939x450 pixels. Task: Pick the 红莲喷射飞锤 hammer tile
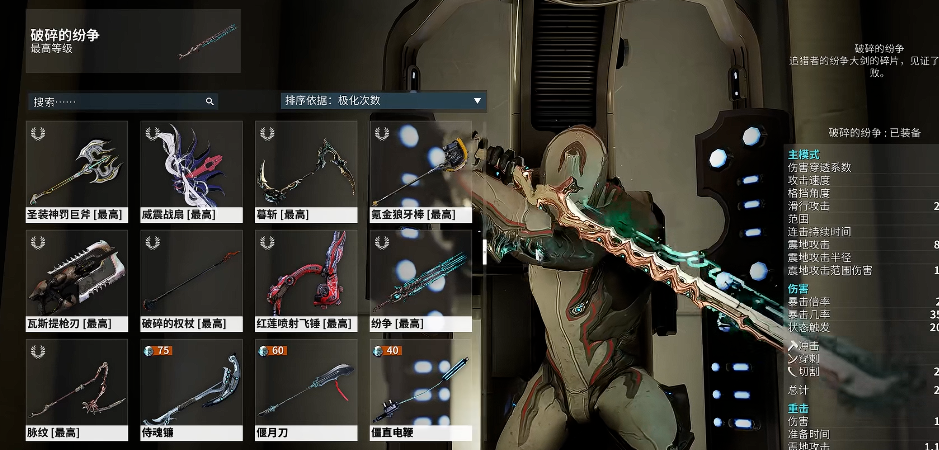pos(306,280)
